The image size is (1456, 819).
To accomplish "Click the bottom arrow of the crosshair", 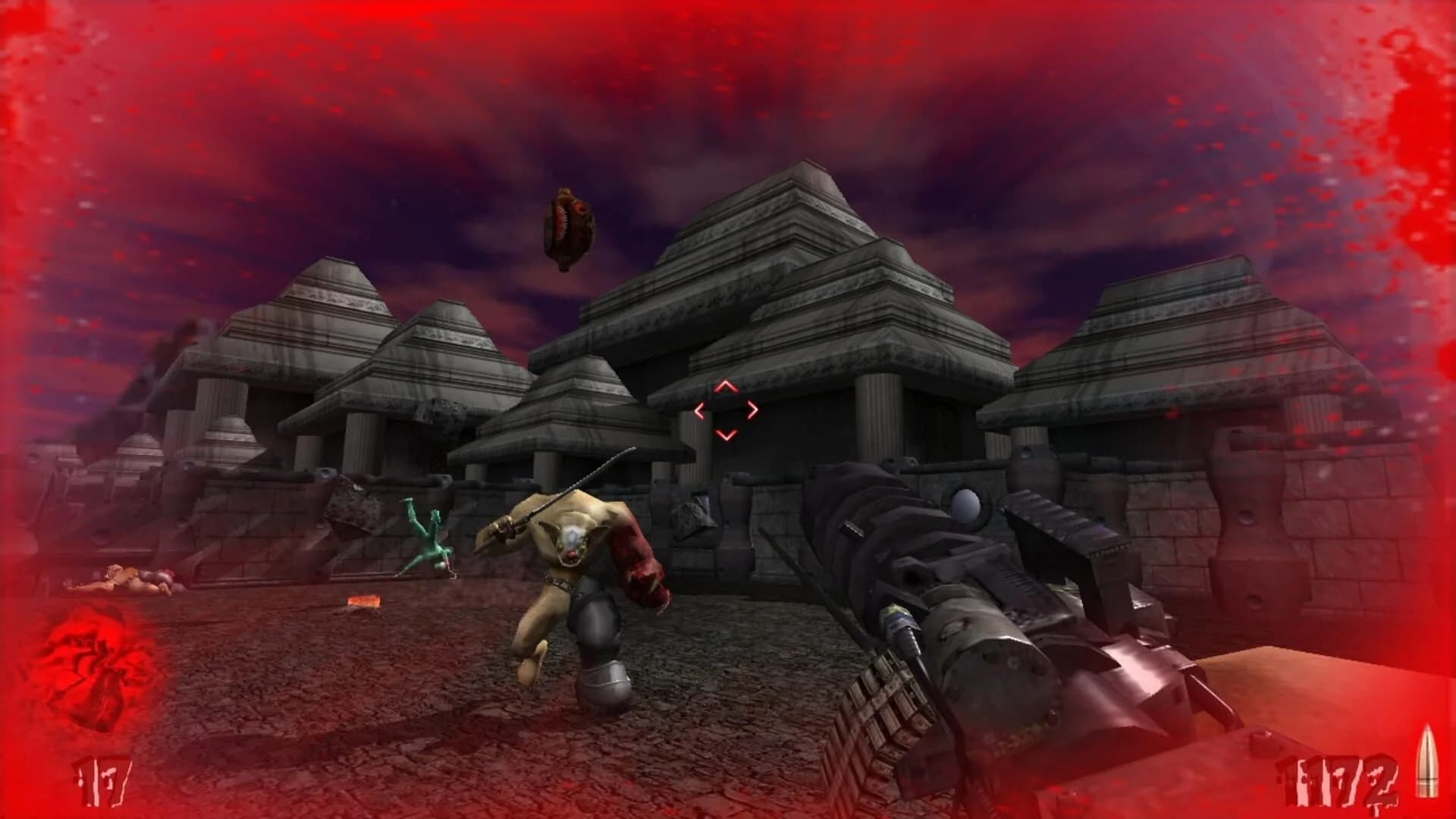I will (726, 434).
